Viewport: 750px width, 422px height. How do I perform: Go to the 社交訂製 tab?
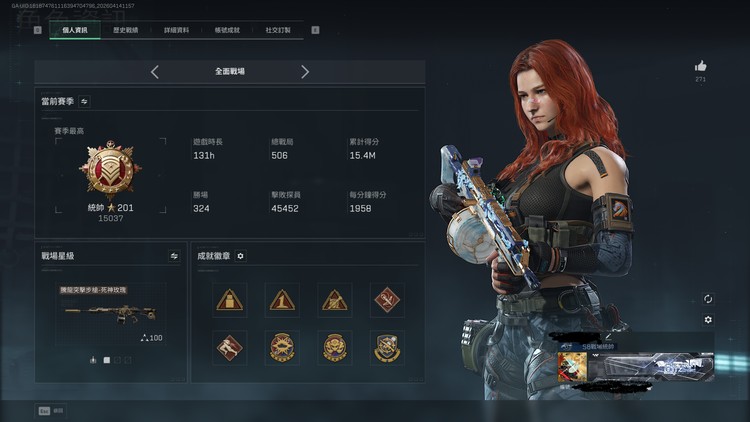[x=278, y=30]
